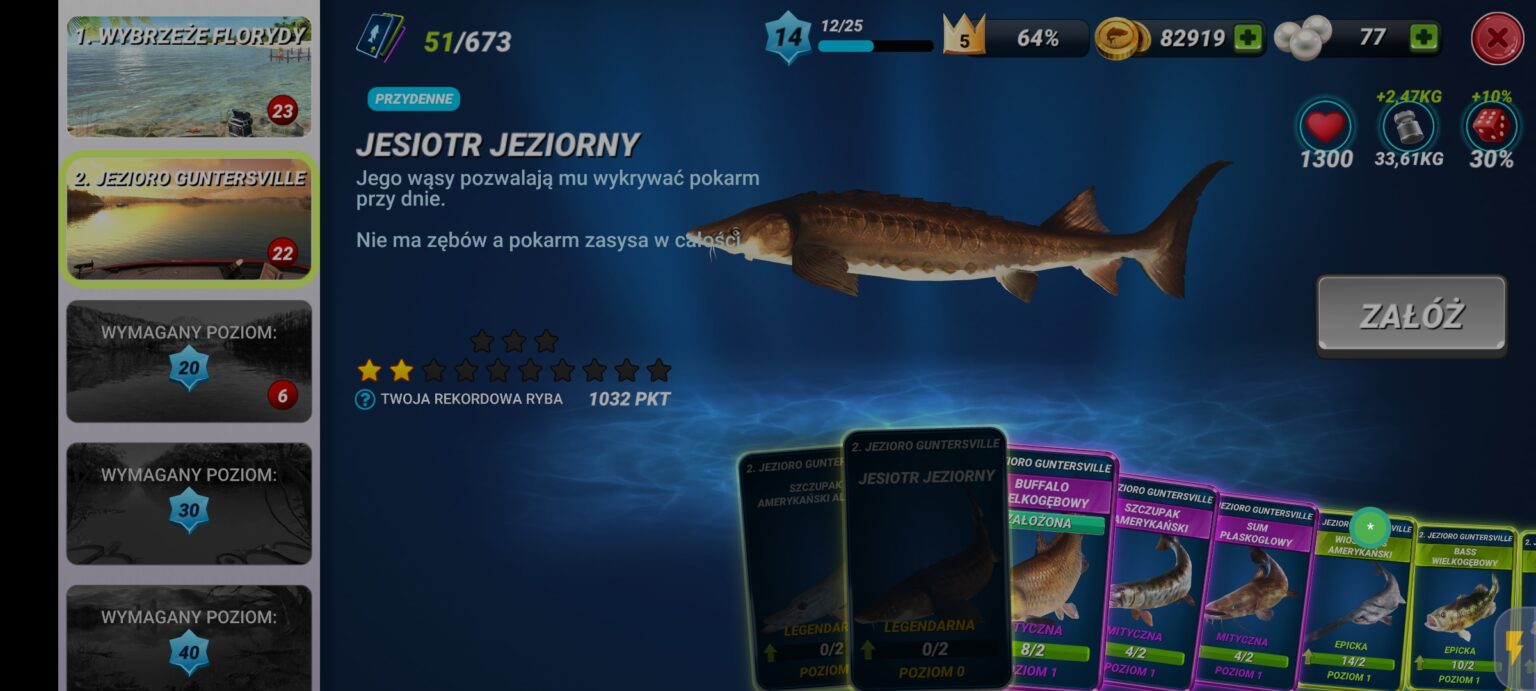Show the weight stat info
The image size is (1536, 691).
pyautogui.click(x=1408, y=127)
